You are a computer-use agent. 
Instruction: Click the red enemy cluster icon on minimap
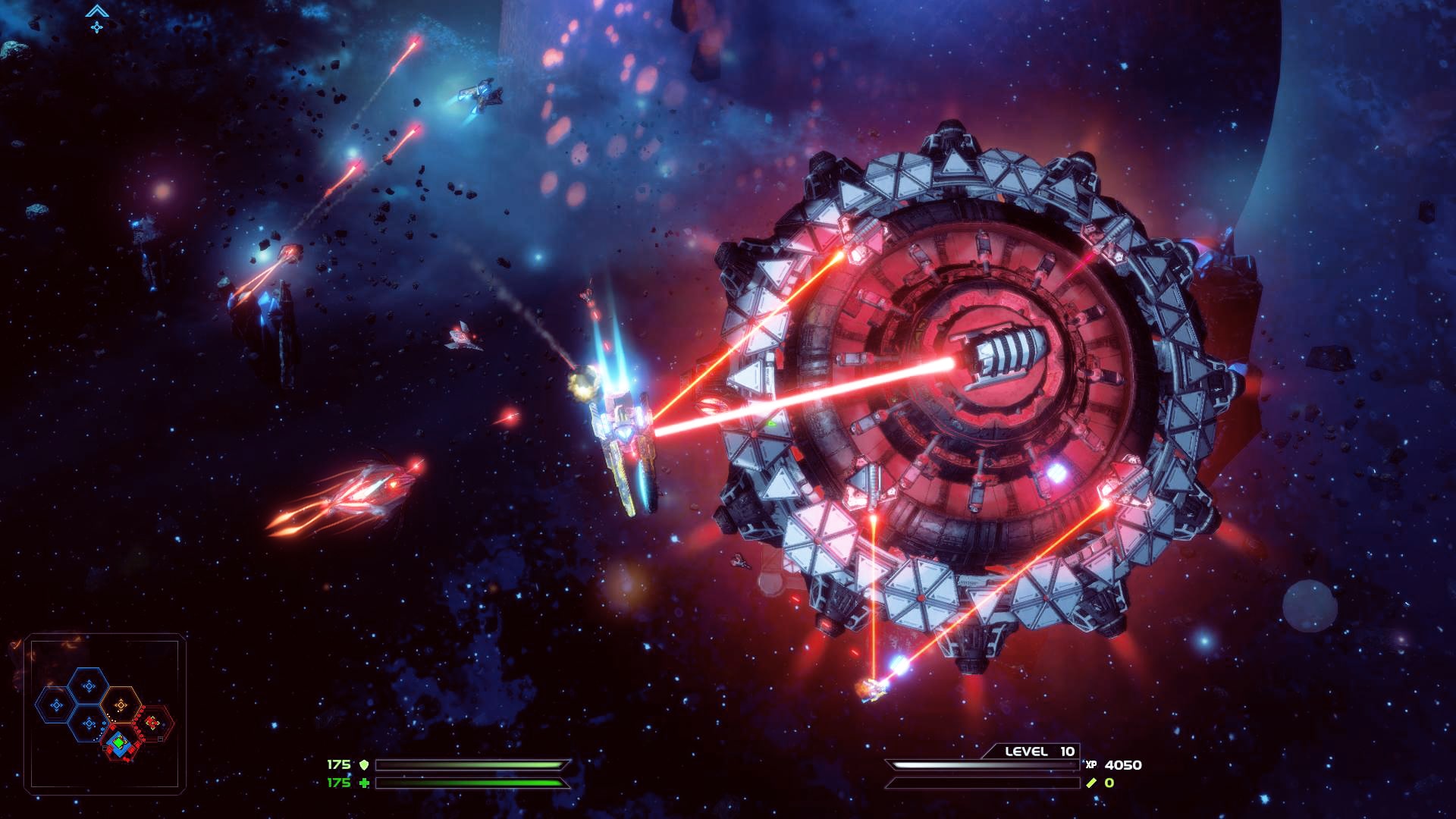pos(151,722)
